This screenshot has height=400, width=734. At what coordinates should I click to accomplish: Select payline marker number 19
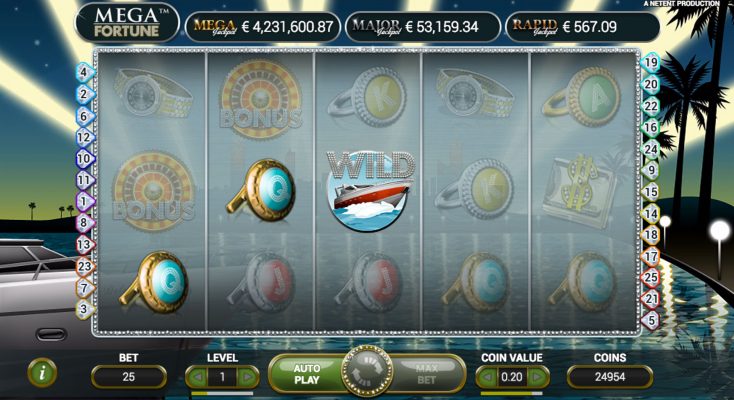(x=652, y=62)
